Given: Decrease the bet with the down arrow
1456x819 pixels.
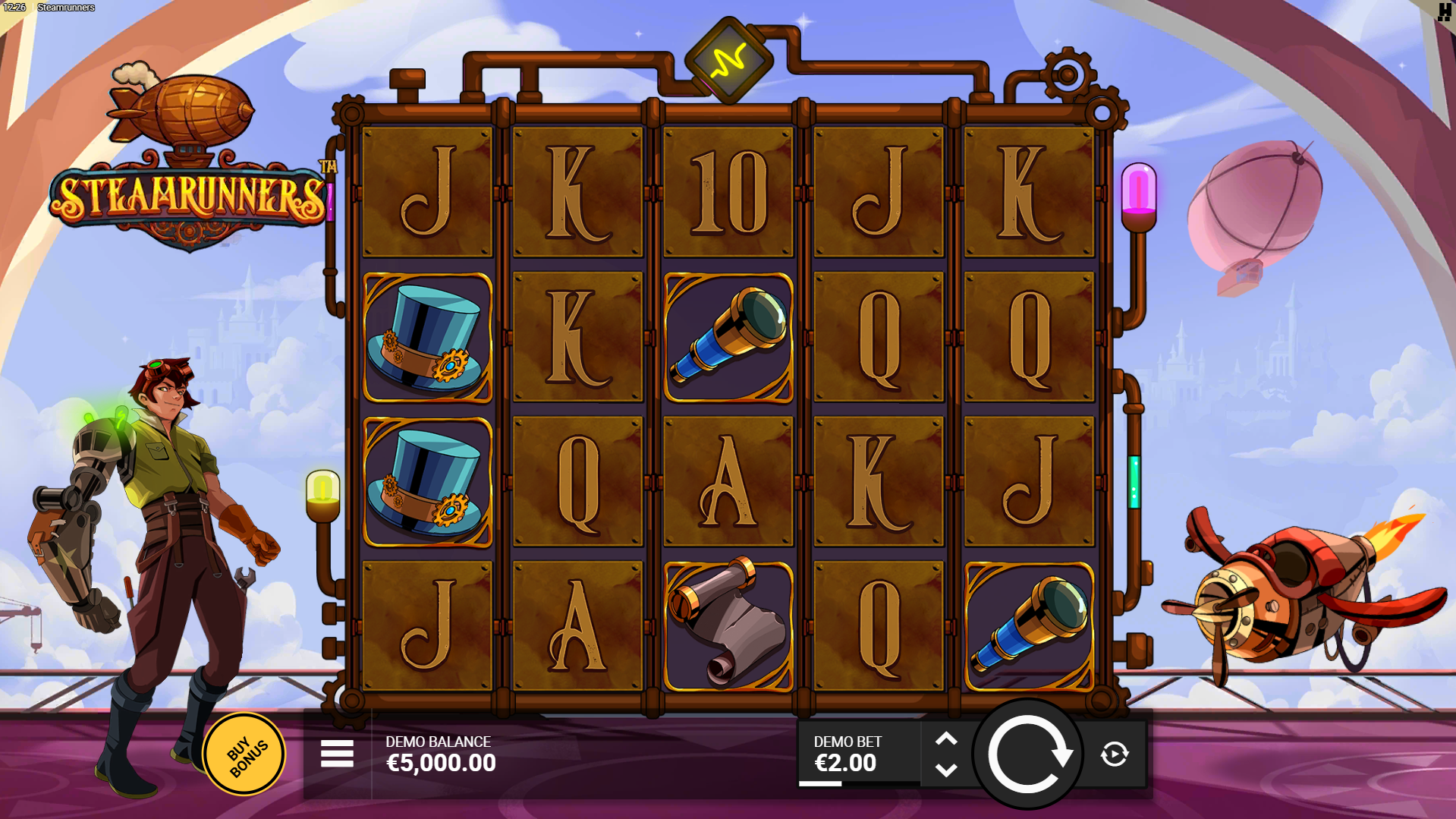Looking at the screenshot, I should point(945,770).
